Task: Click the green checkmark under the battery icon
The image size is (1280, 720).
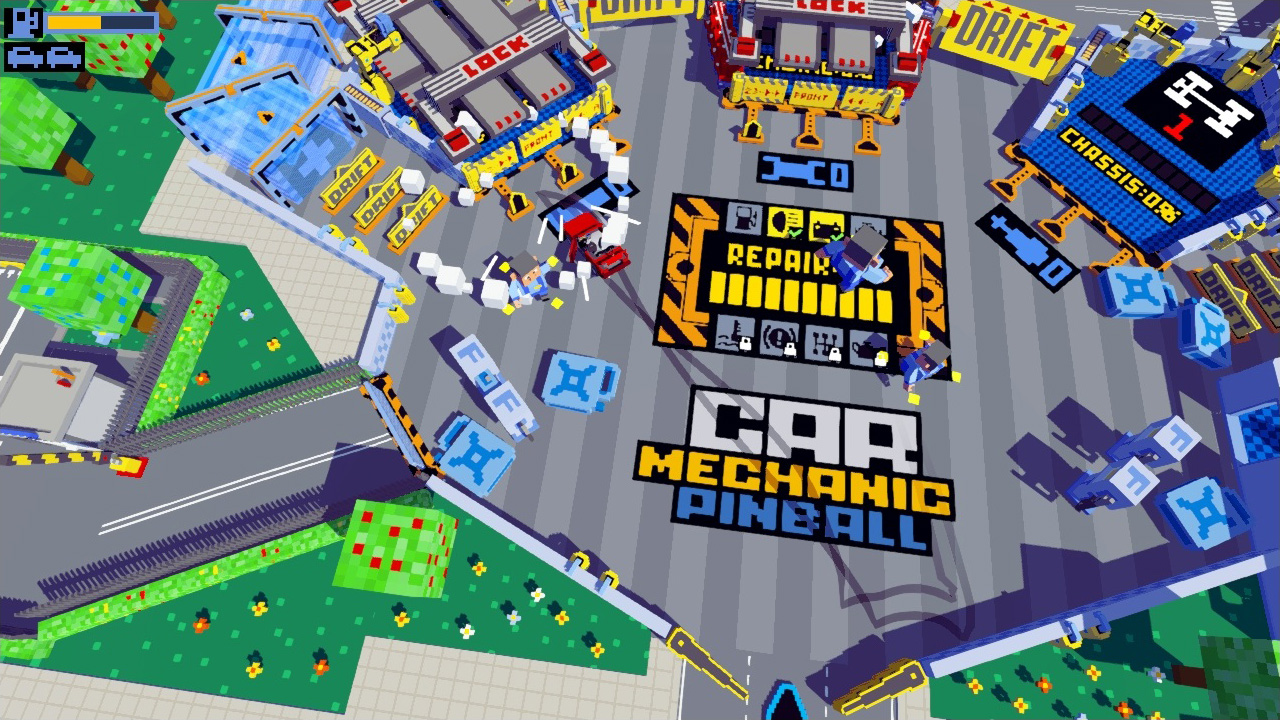Action: click(x=836, y=236)
